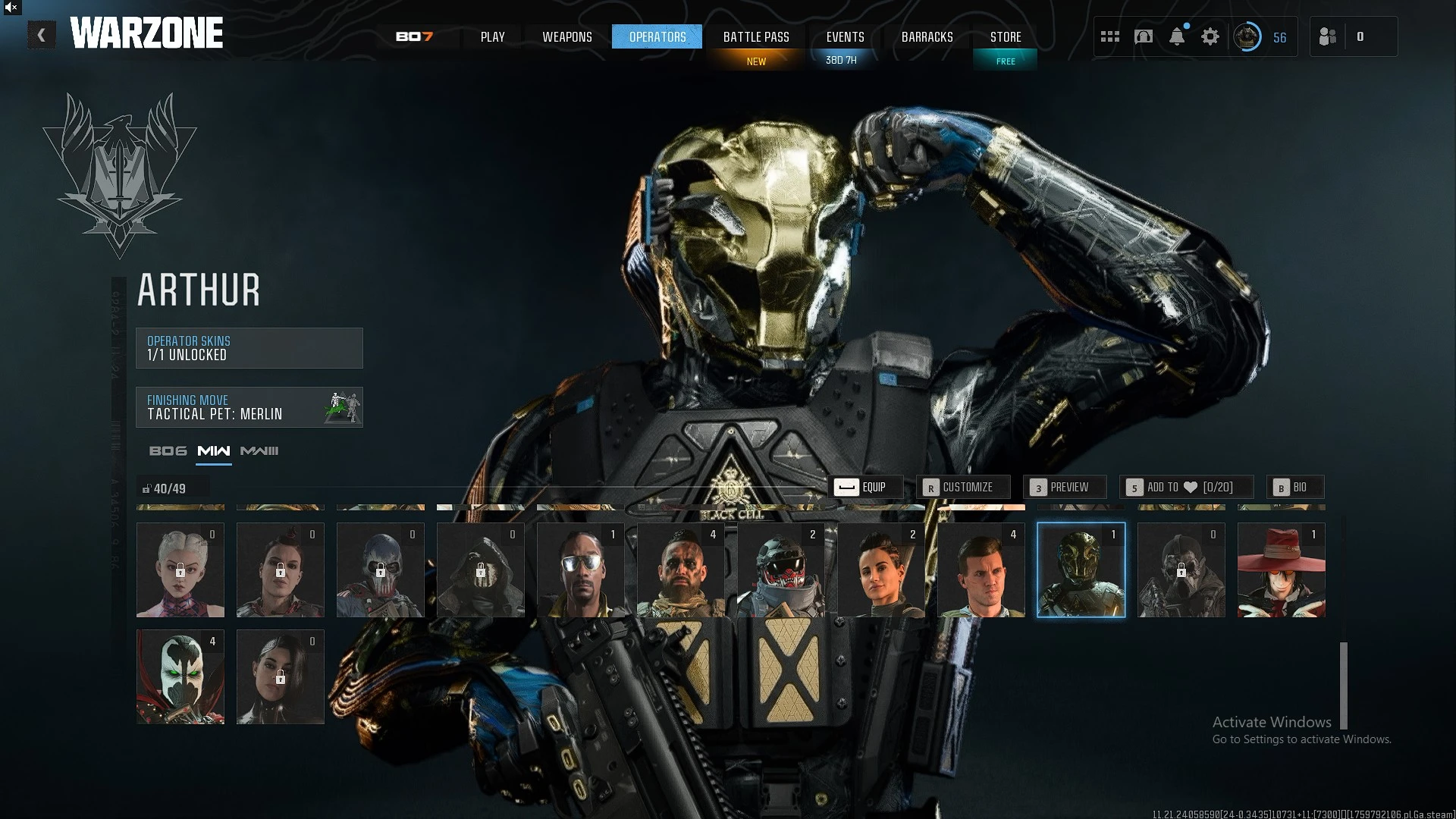Visit the Store tab
1456x819 pixels.
click(1006, 36)
